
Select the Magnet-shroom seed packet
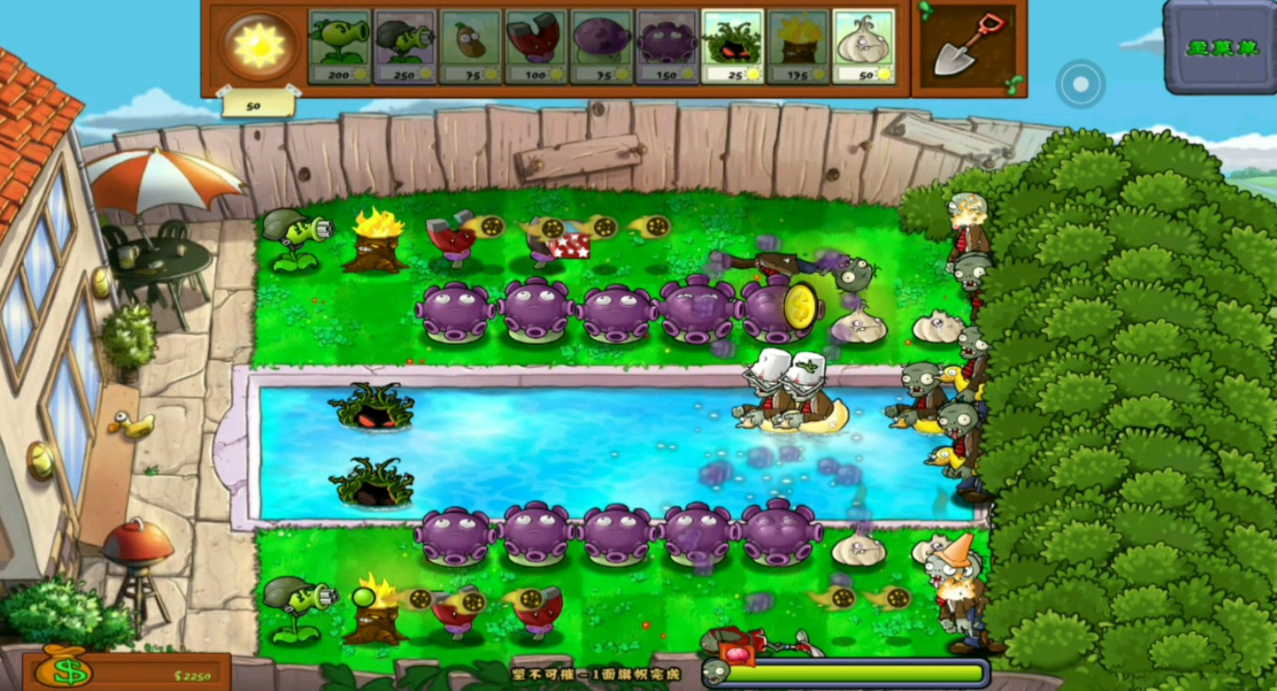[535, 46]
